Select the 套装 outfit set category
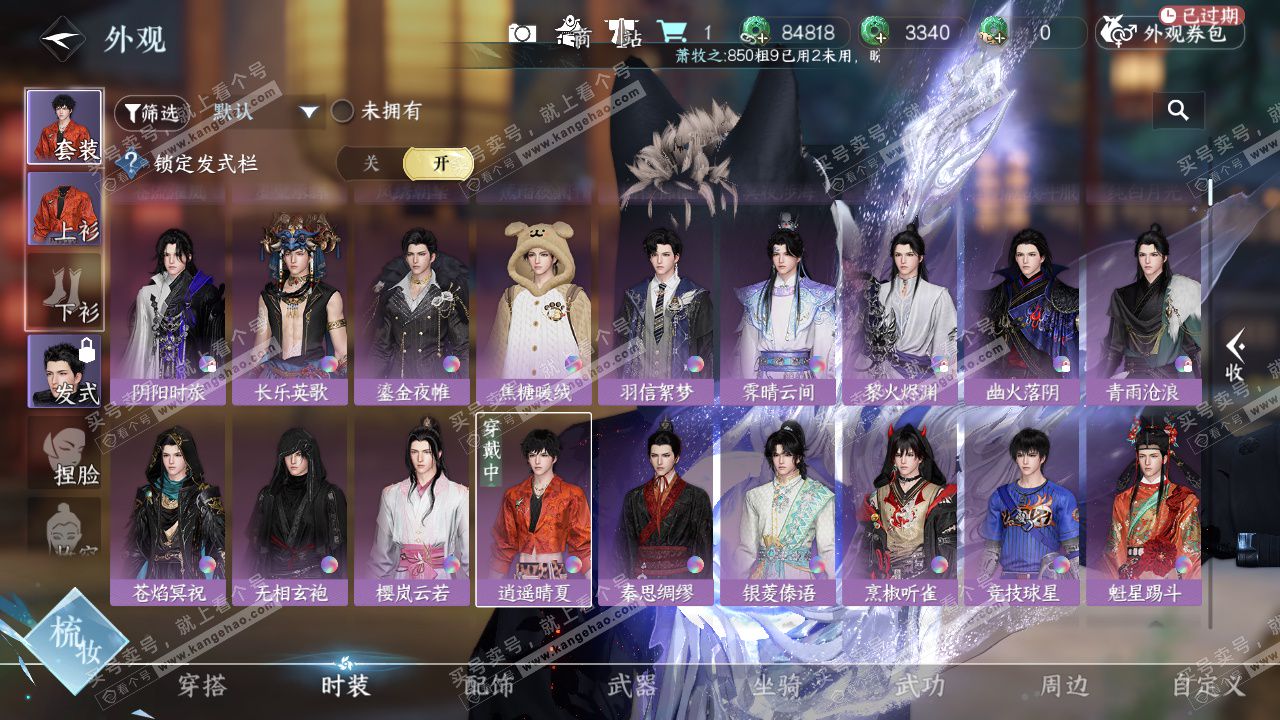 [64, 127]
